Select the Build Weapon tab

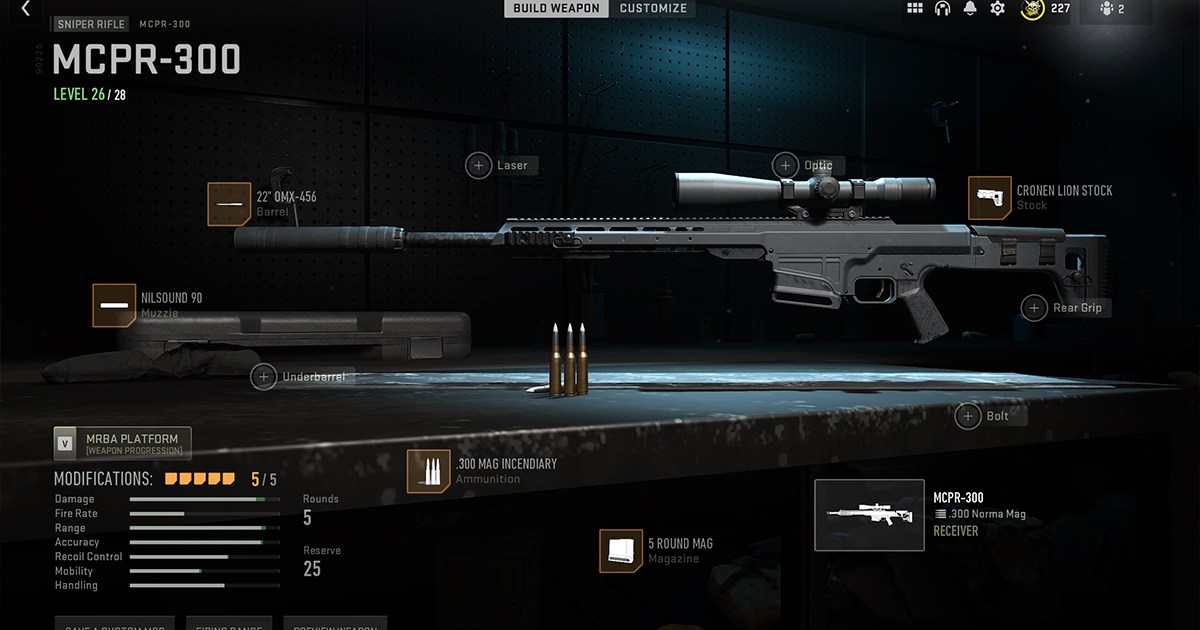556,8
